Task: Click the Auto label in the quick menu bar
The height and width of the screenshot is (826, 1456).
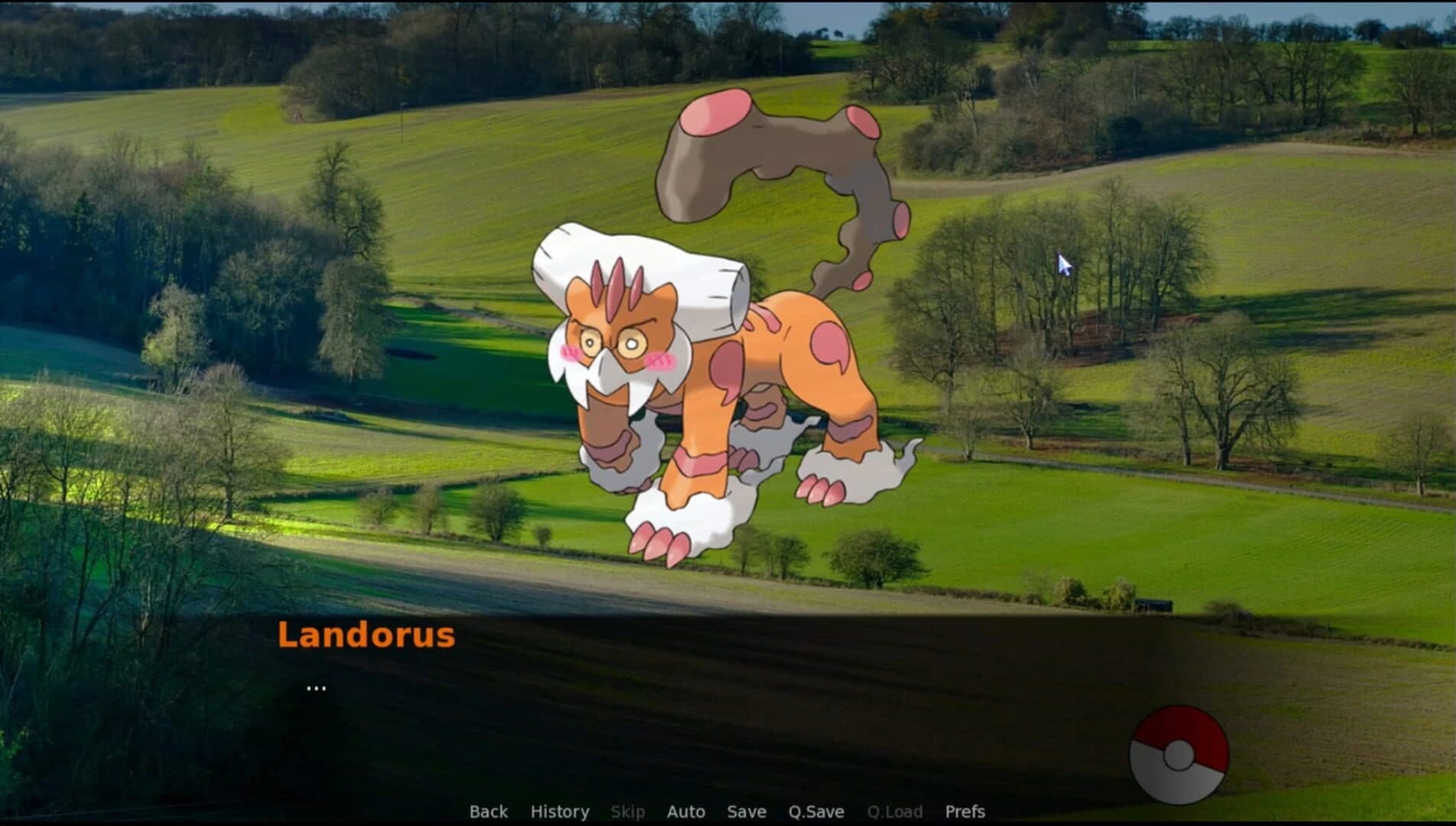Action: [686, 812]
